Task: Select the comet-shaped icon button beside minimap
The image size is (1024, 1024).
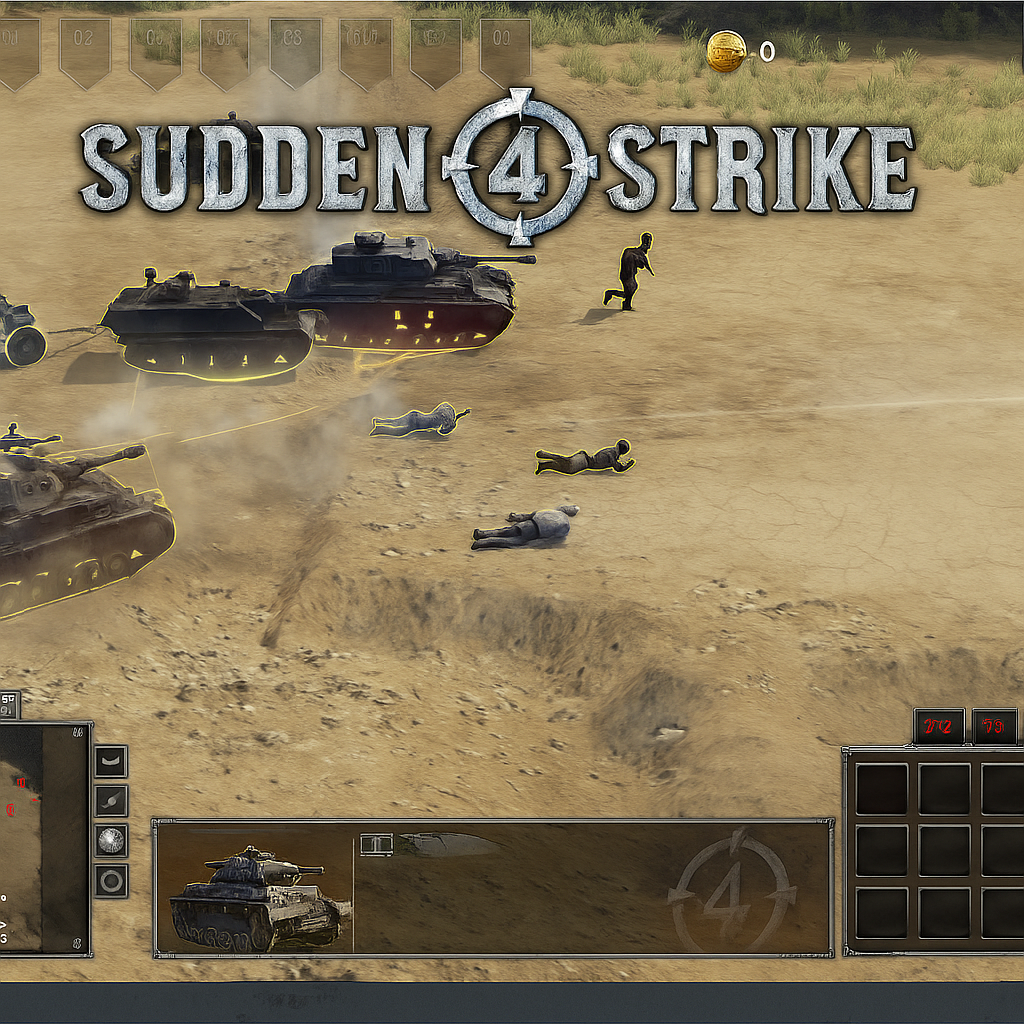Action: click(111, 801)
